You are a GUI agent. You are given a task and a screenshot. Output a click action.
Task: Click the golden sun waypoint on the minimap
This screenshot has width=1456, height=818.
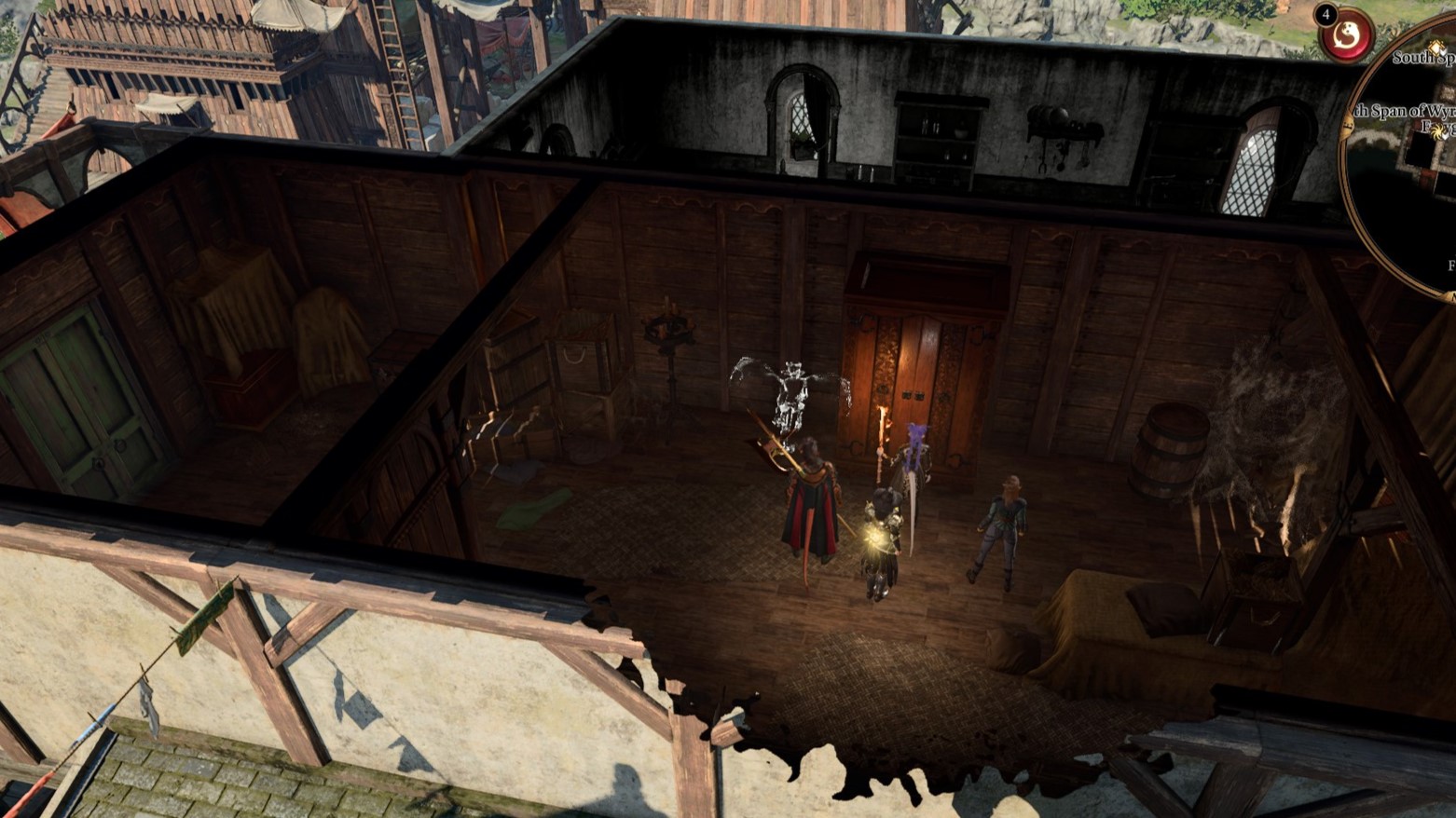1437,131
